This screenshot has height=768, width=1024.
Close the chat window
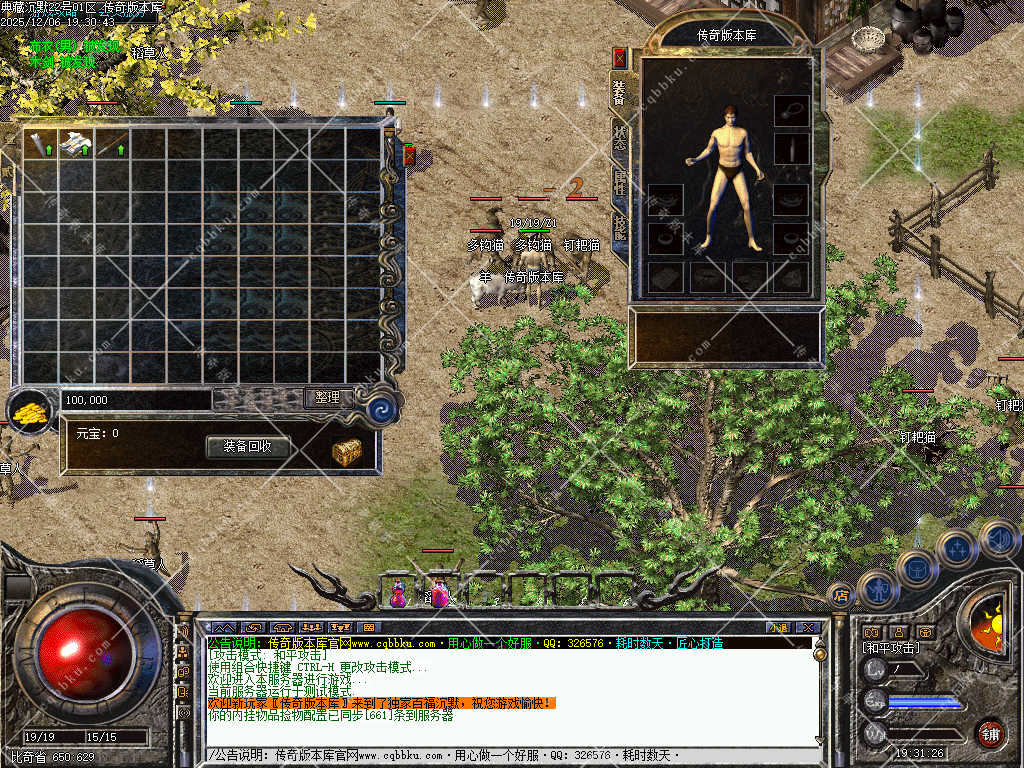[x=808, y=627]
